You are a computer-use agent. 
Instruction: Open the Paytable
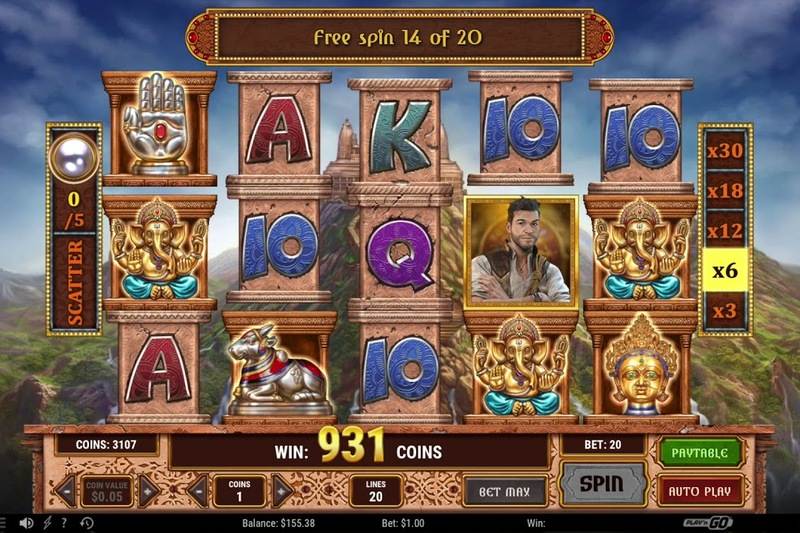tap(700, 452)
